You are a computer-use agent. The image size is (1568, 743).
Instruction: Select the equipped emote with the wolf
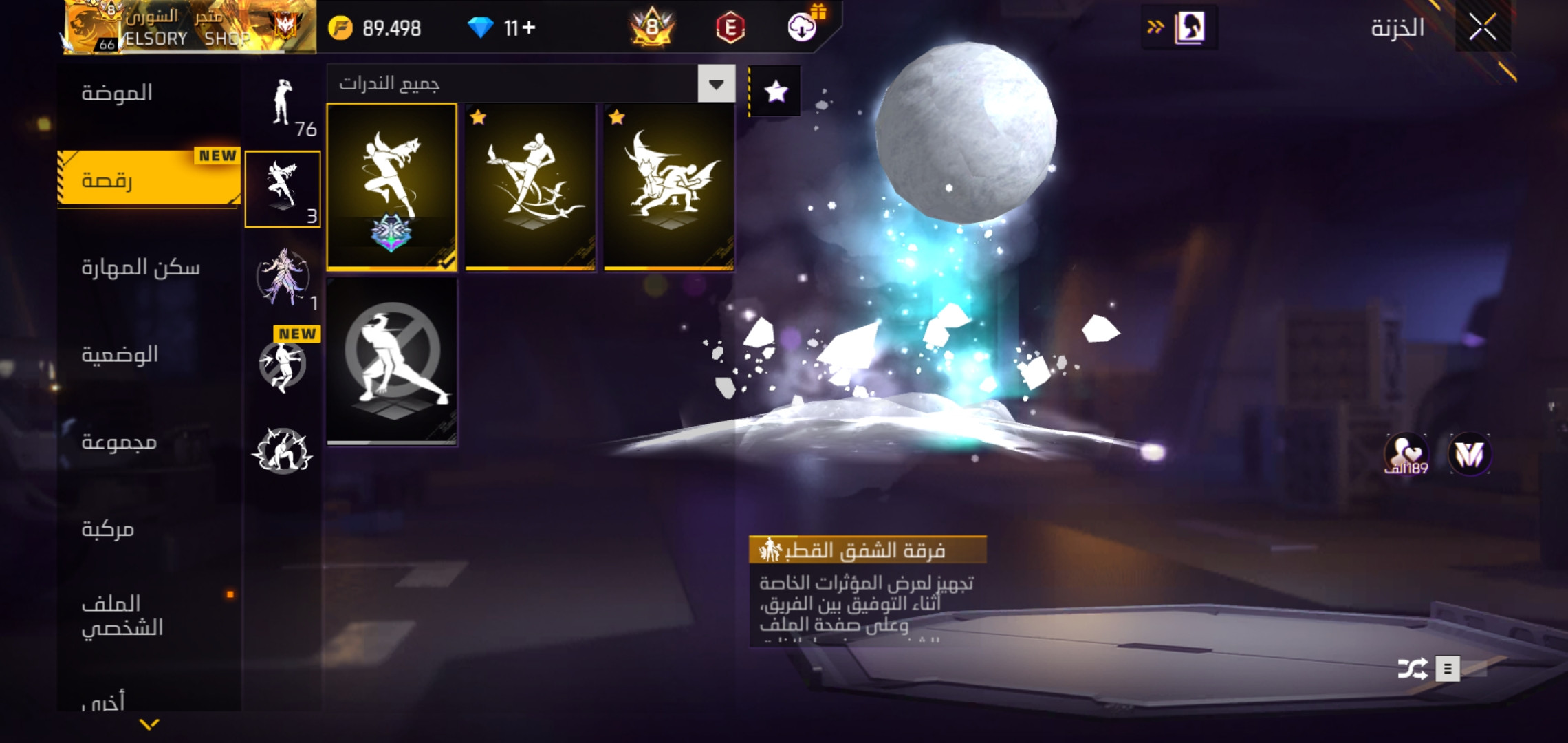click(391, 186)
